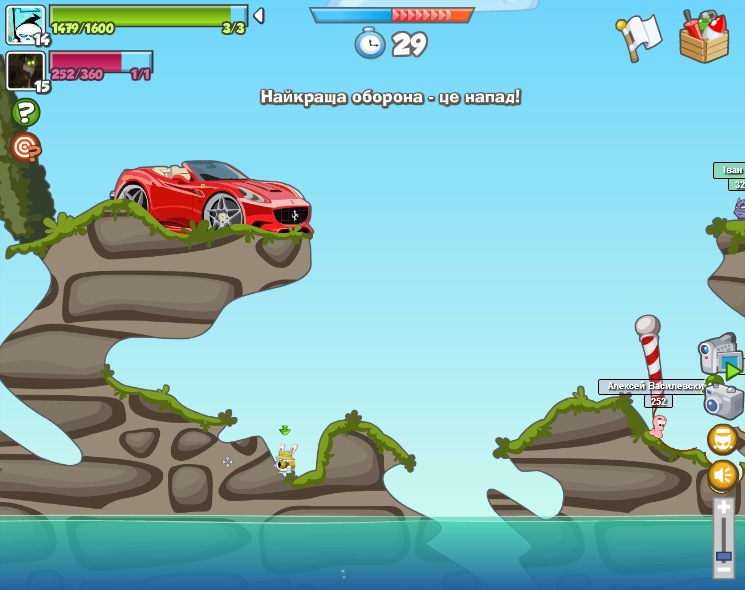The height and width of the screenshot is (590, 745).
Task: Zoom out with the minus button
Action: [x=723, y=570]
